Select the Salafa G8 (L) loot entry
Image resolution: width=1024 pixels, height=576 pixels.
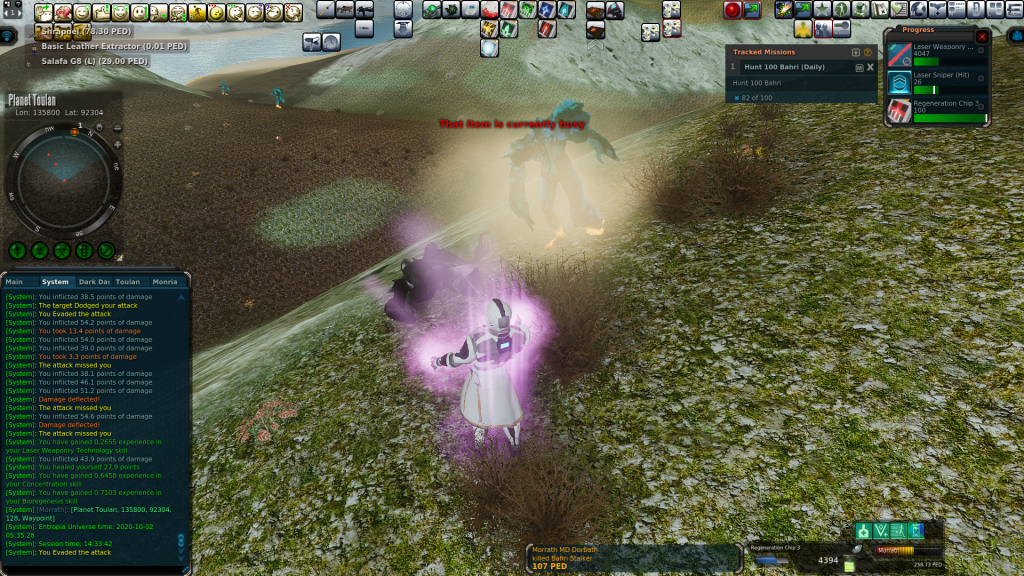tap(94, 61)
